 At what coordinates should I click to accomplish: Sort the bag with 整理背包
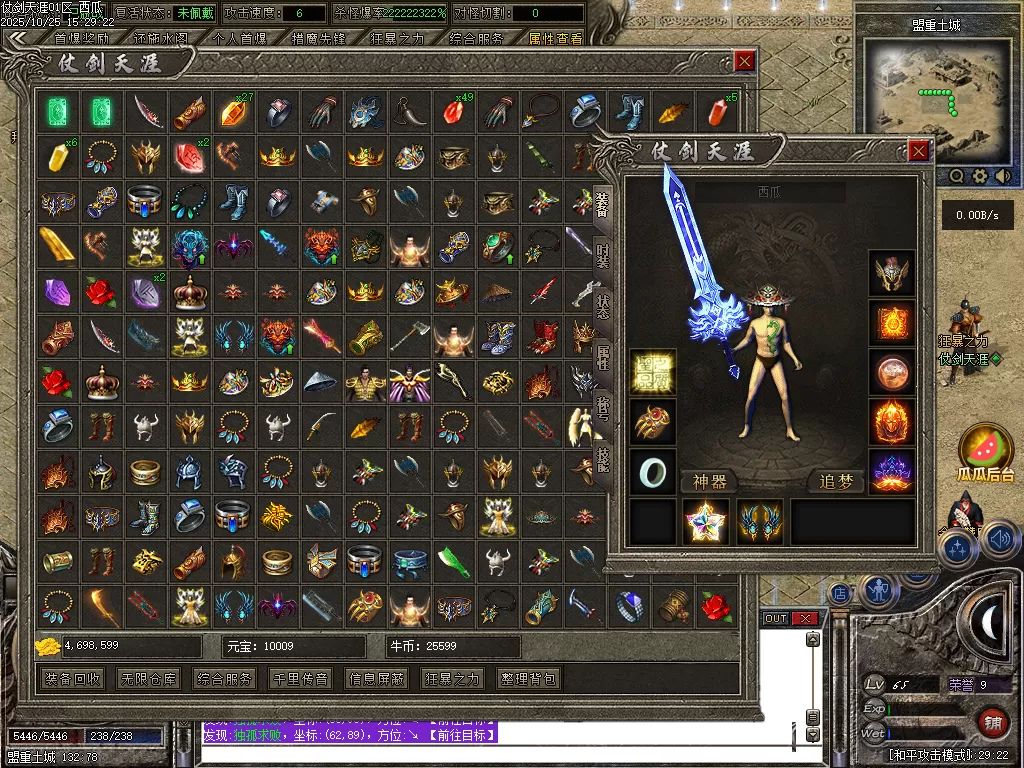pyautogui.click(x=529, y=678)
